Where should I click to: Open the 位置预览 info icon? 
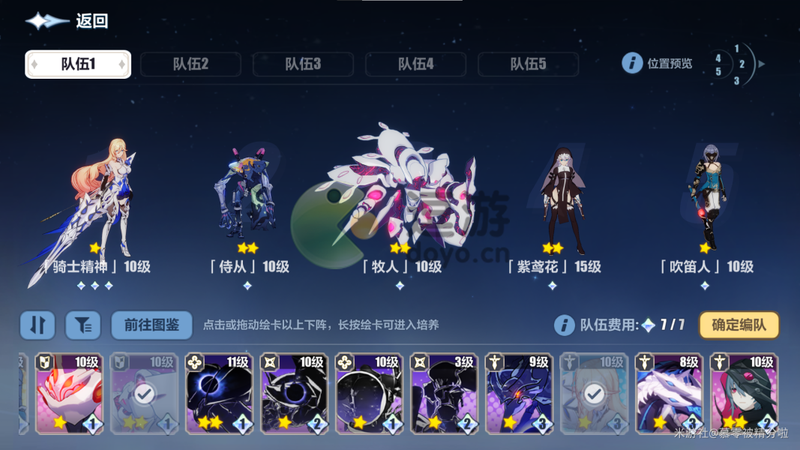click(x=632, y=63)
